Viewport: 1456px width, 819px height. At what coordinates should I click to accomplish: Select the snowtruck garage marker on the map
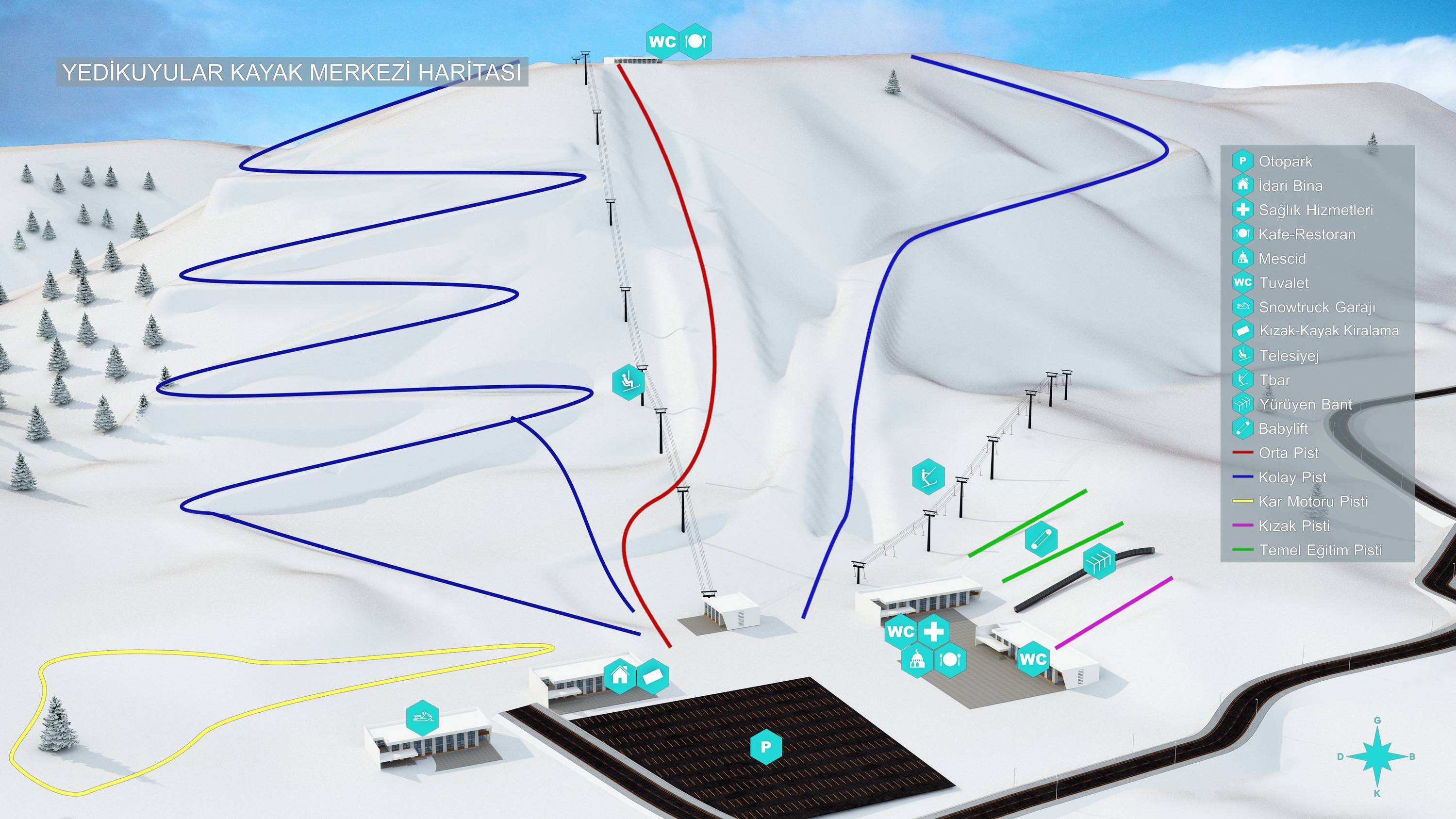[x=422, y=718]
